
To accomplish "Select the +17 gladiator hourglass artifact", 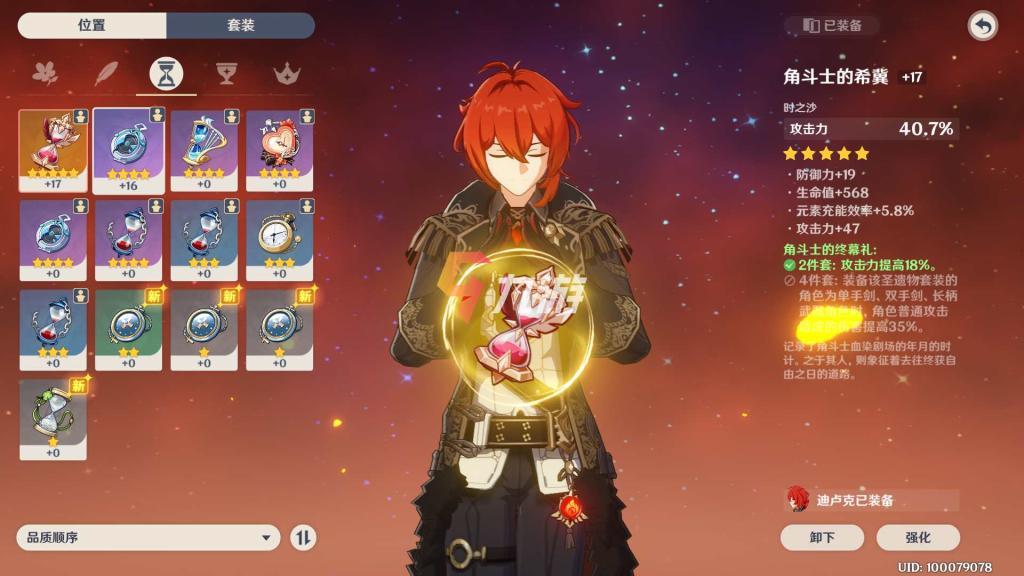I will (53, 150).
